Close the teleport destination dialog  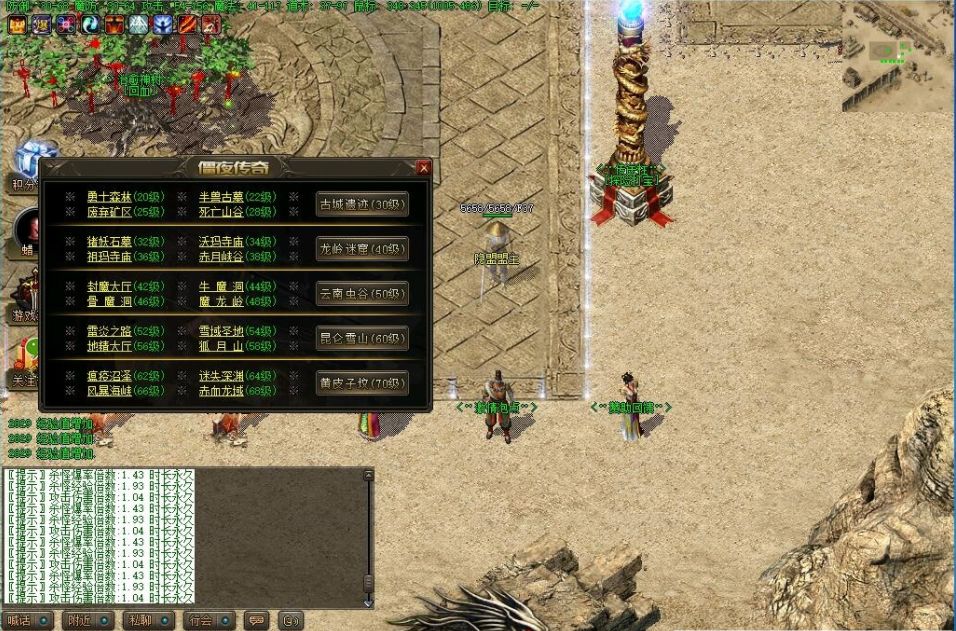click(424, 168)
